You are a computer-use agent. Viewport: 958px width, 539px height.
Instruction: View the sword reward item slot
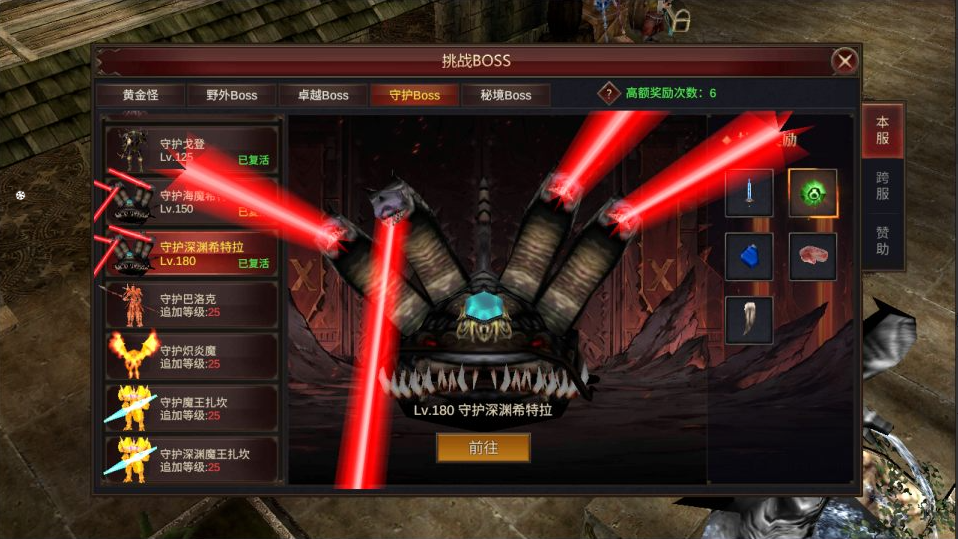click(x=749, y=193)
